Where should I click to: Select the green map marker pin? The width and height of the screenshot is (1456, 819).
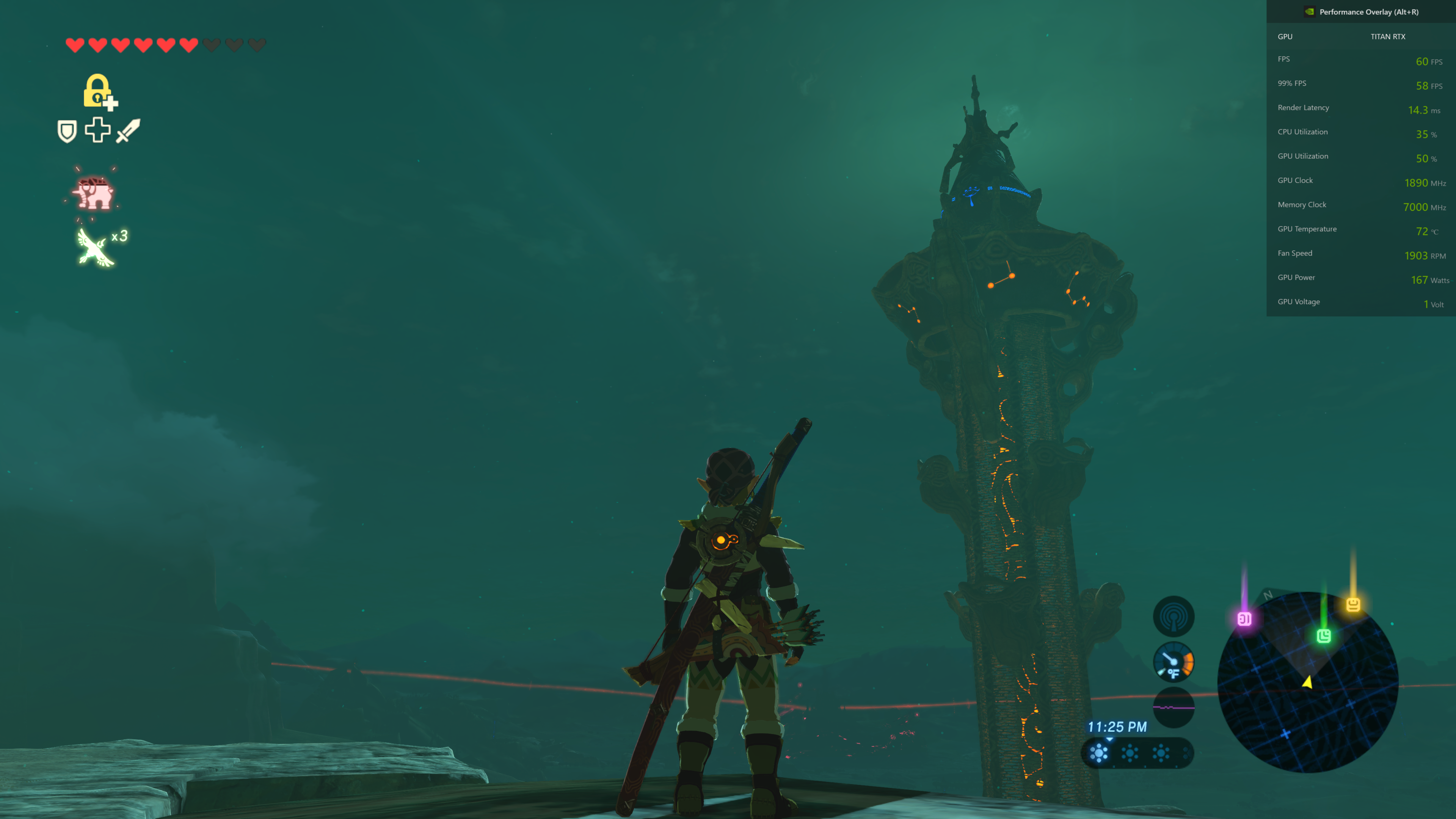tap(1324, 636)
